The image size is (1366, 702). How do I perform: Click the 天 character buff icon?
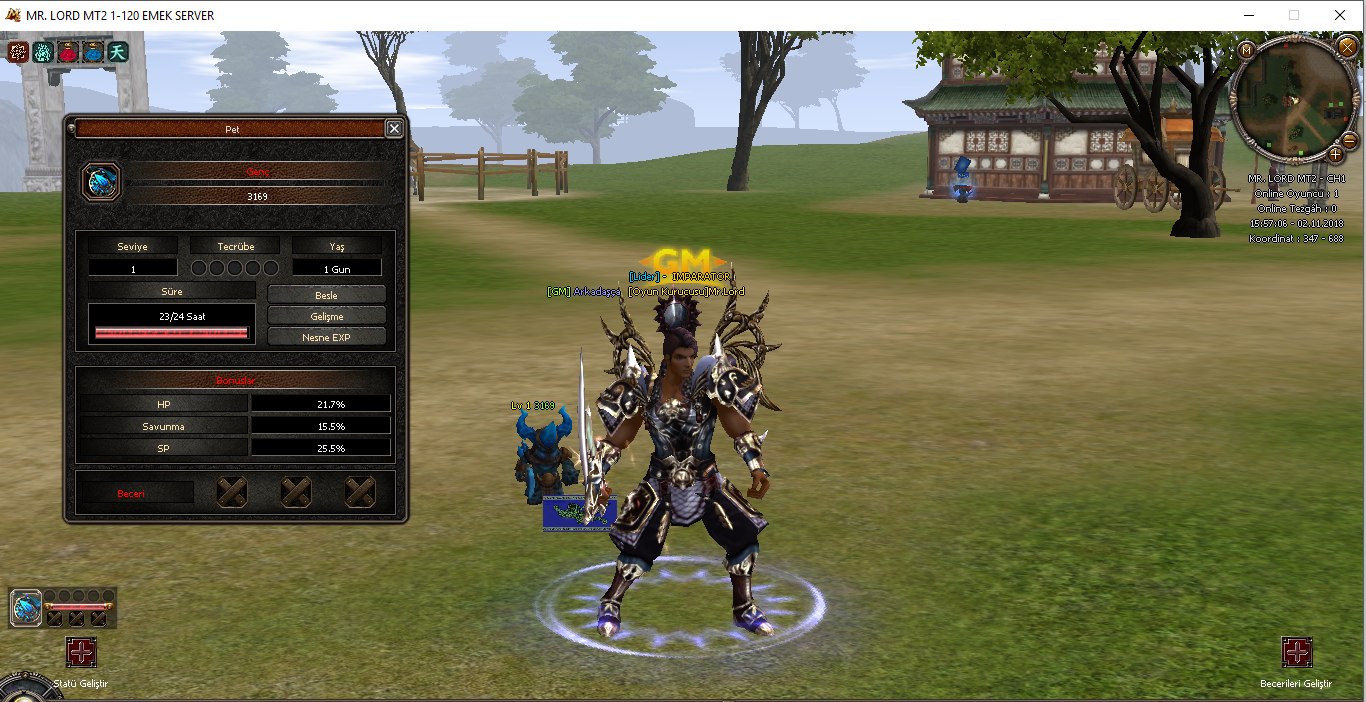tap(118, 52)
